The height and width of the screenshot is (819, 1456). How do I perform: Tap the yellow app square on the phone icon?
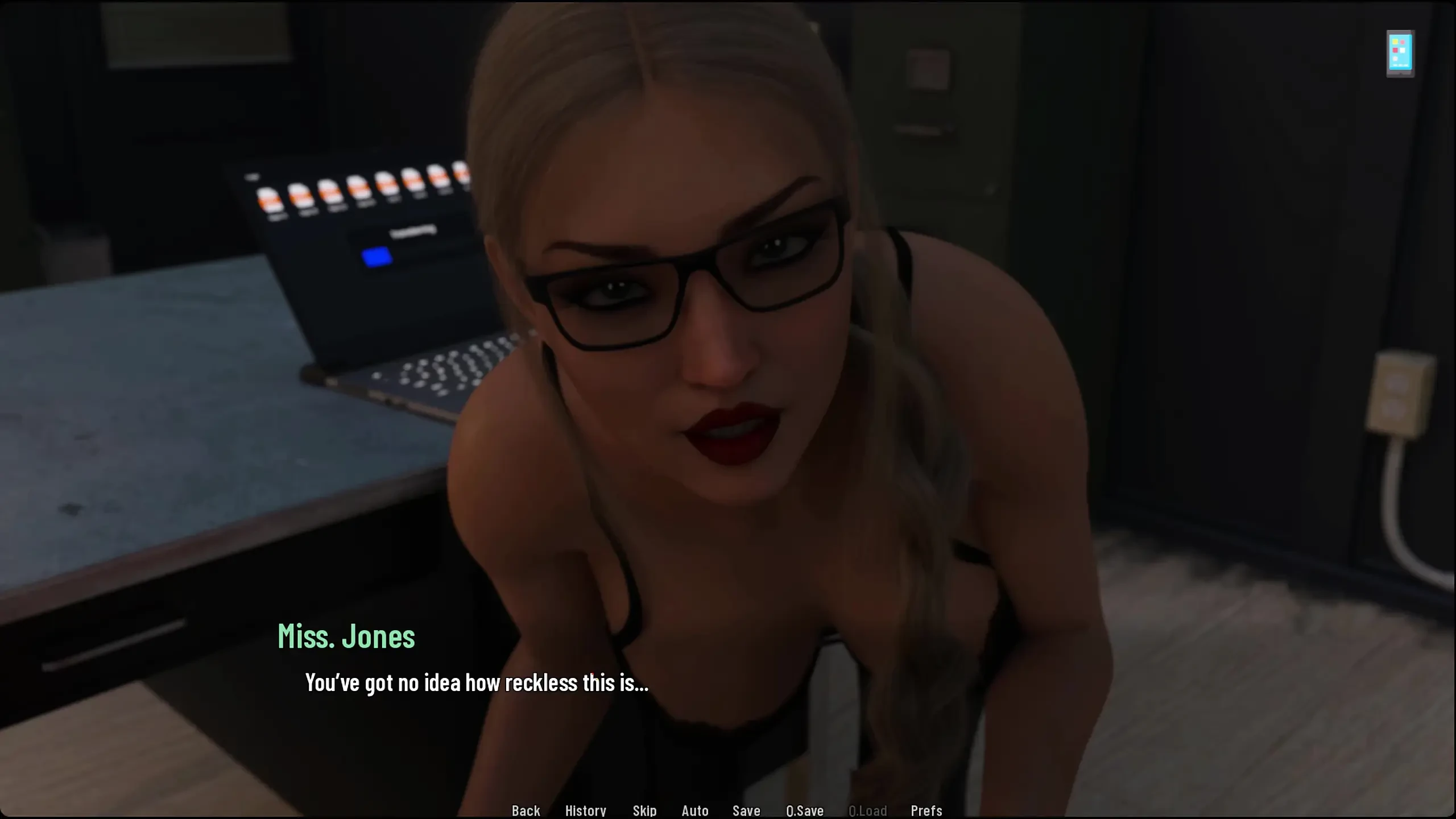pyautogui.click(x=1395, y=41)
